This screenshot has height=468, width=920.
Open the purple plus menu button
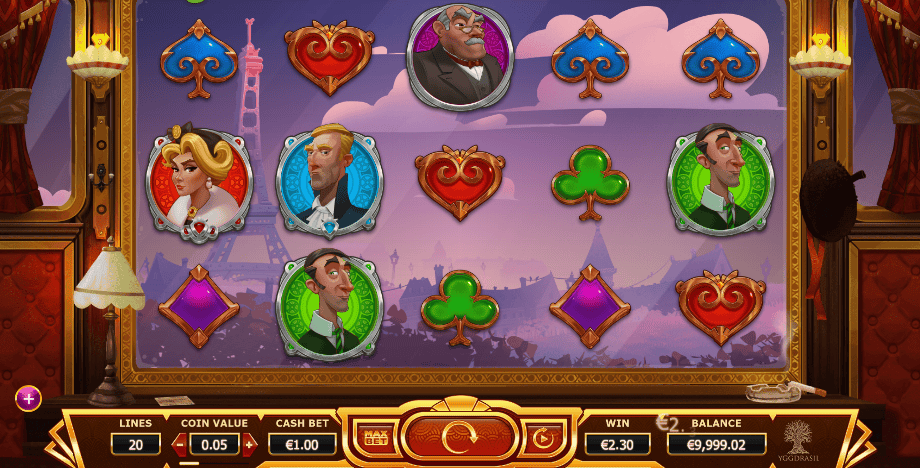click(x=28, y=399)
